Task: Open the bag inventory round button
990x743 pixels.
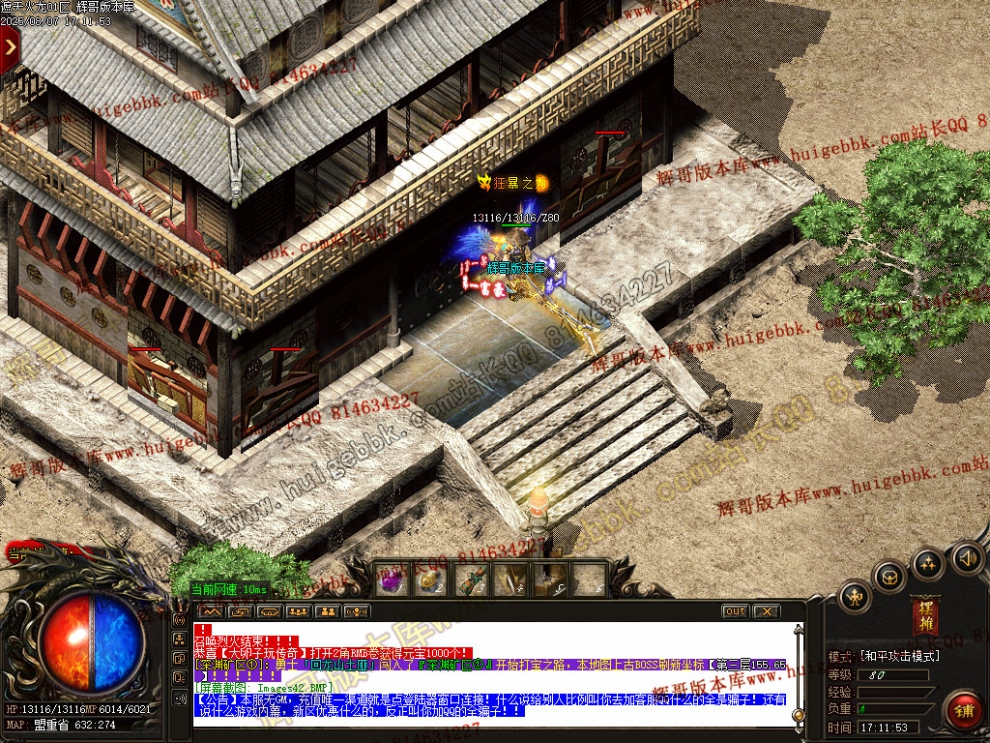Action: click(889, 576)
